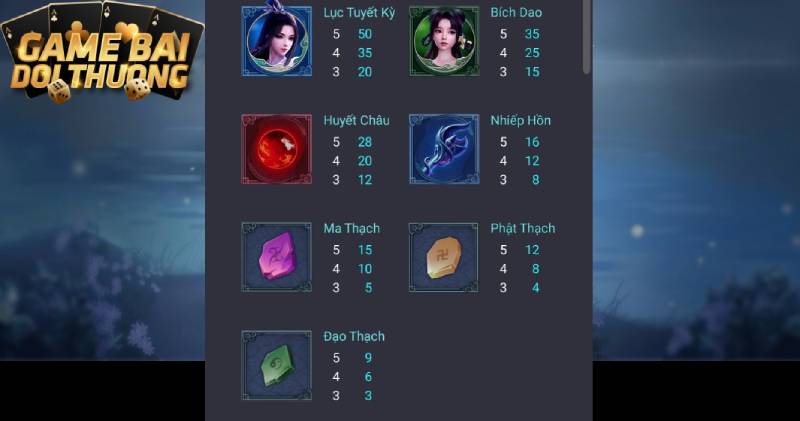This screenshot has width=800, height=421.
Task: Select the orange Phật Thạch stone icon
Action: (x=444, y=256)
